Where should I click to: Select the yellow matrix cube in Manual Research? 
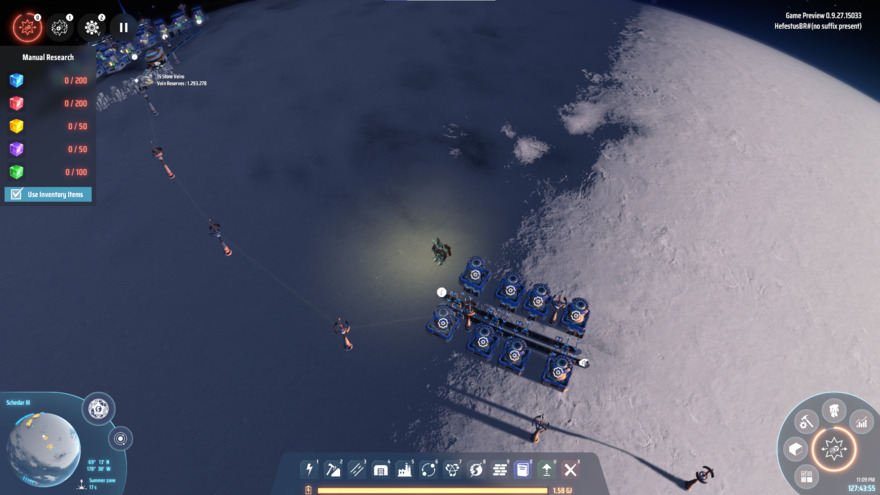(16, 127)
